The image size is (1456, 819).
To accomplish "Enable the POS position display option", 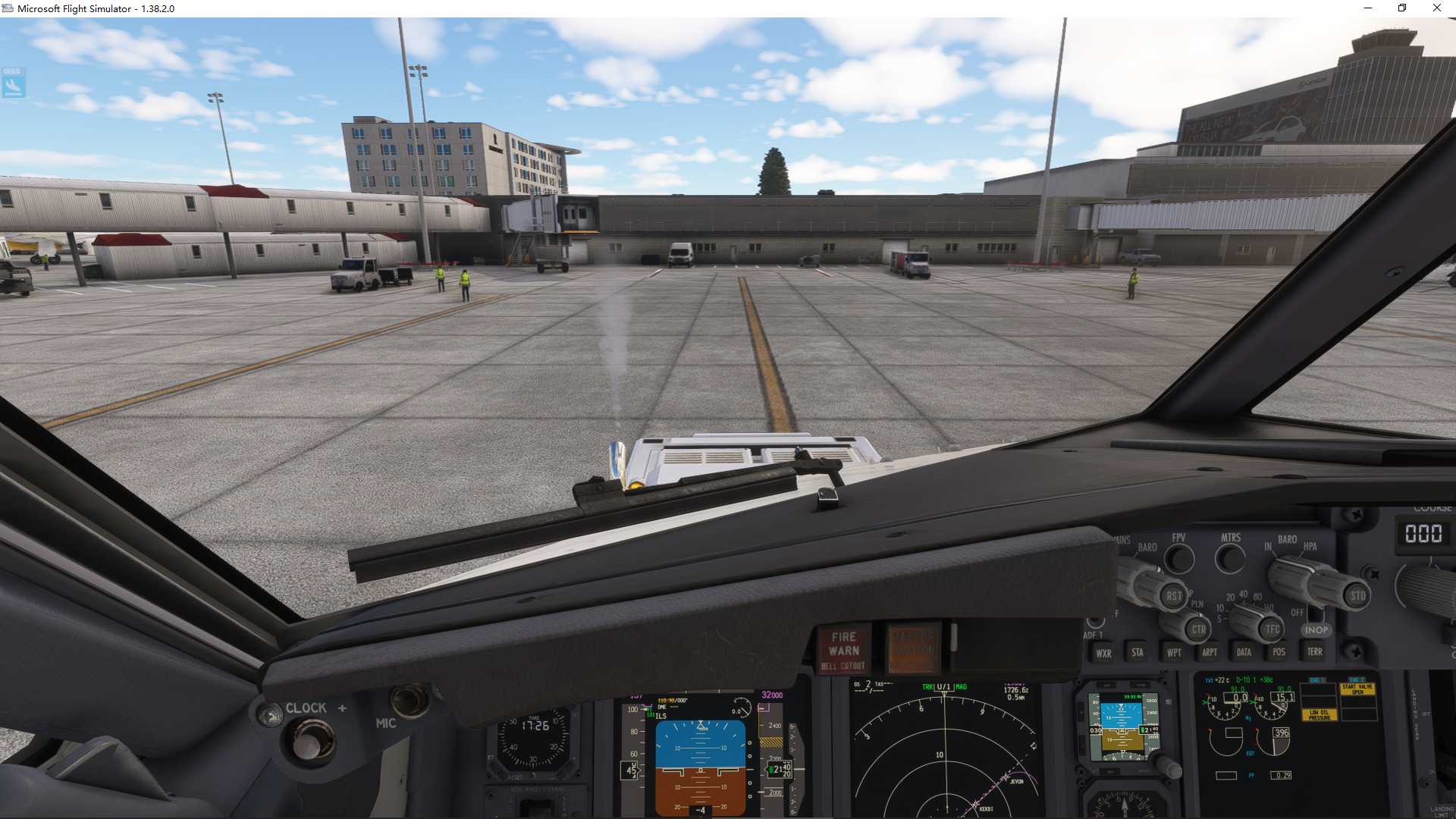I will 1278,652.
